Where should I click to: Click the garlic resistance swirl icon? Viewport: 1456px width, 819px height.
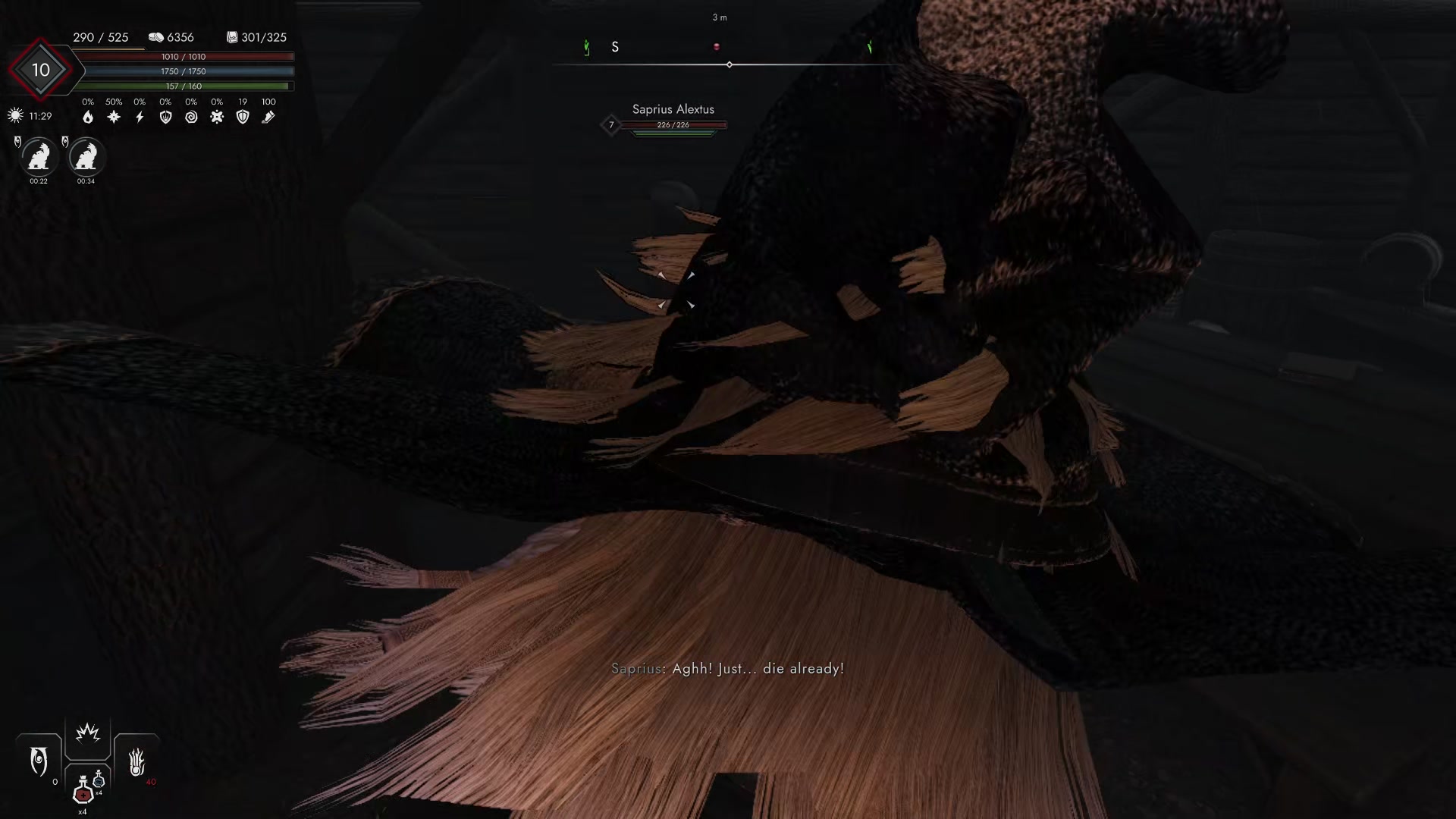click(192, 116)
